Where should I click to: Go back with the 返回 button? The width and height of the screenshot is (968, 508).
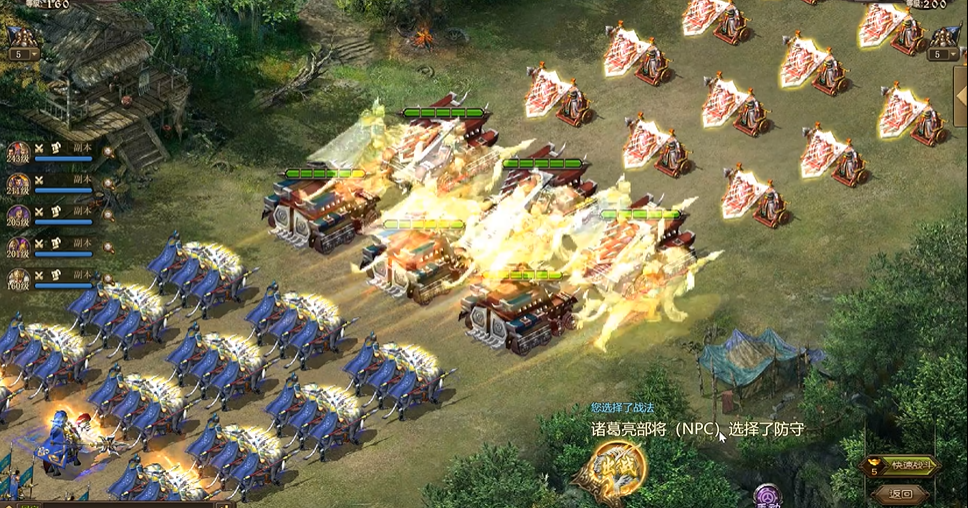tap(901, 493)
